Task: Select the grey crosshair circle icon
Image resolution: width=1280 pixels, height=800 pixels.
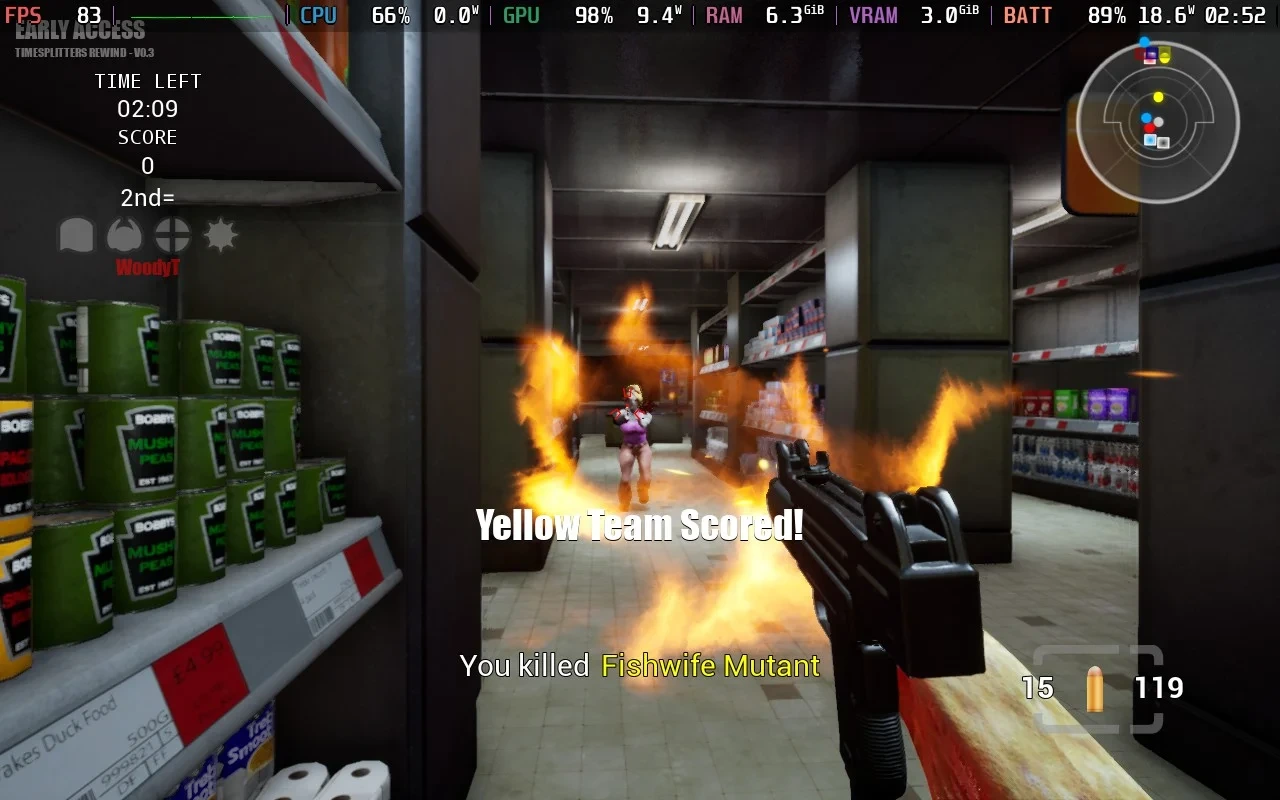Action: pyautogui.click(x=172, y=236)
